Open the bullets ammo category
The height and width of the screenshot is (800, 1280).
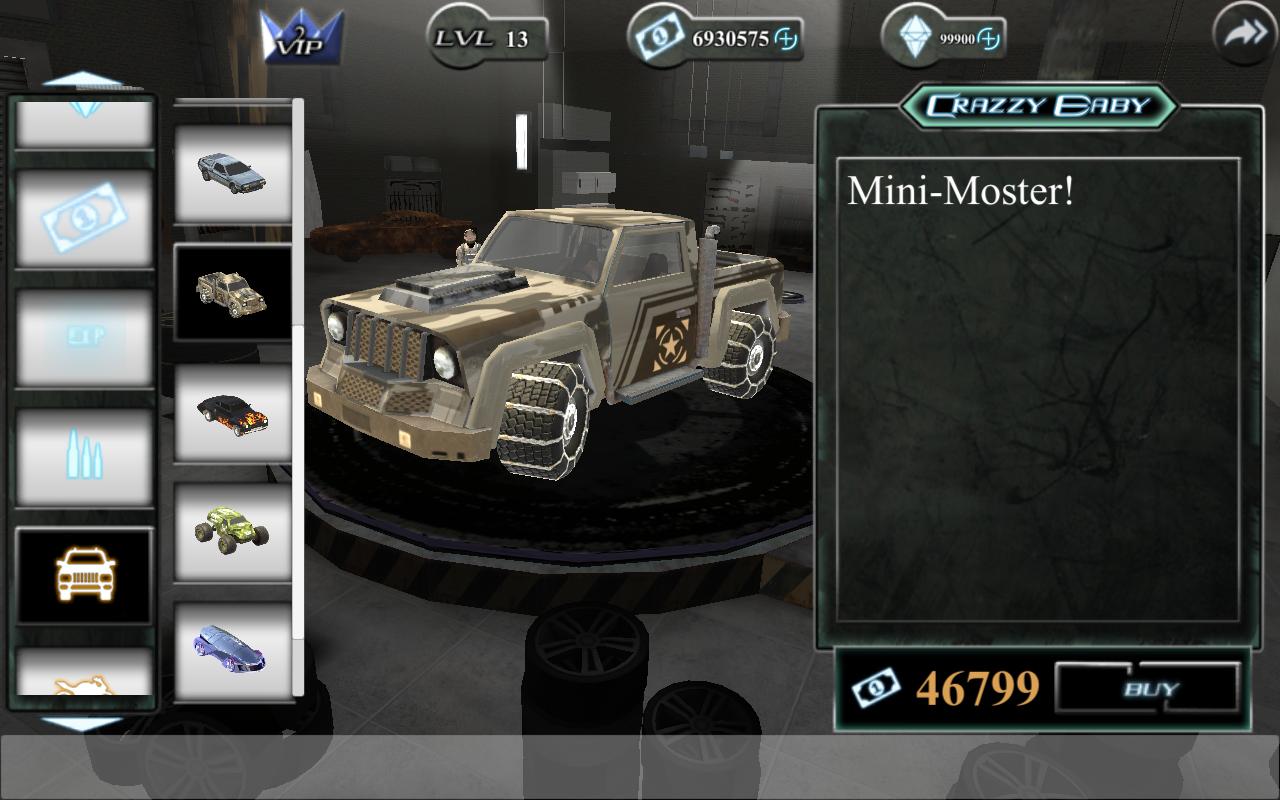click(85, 457)
